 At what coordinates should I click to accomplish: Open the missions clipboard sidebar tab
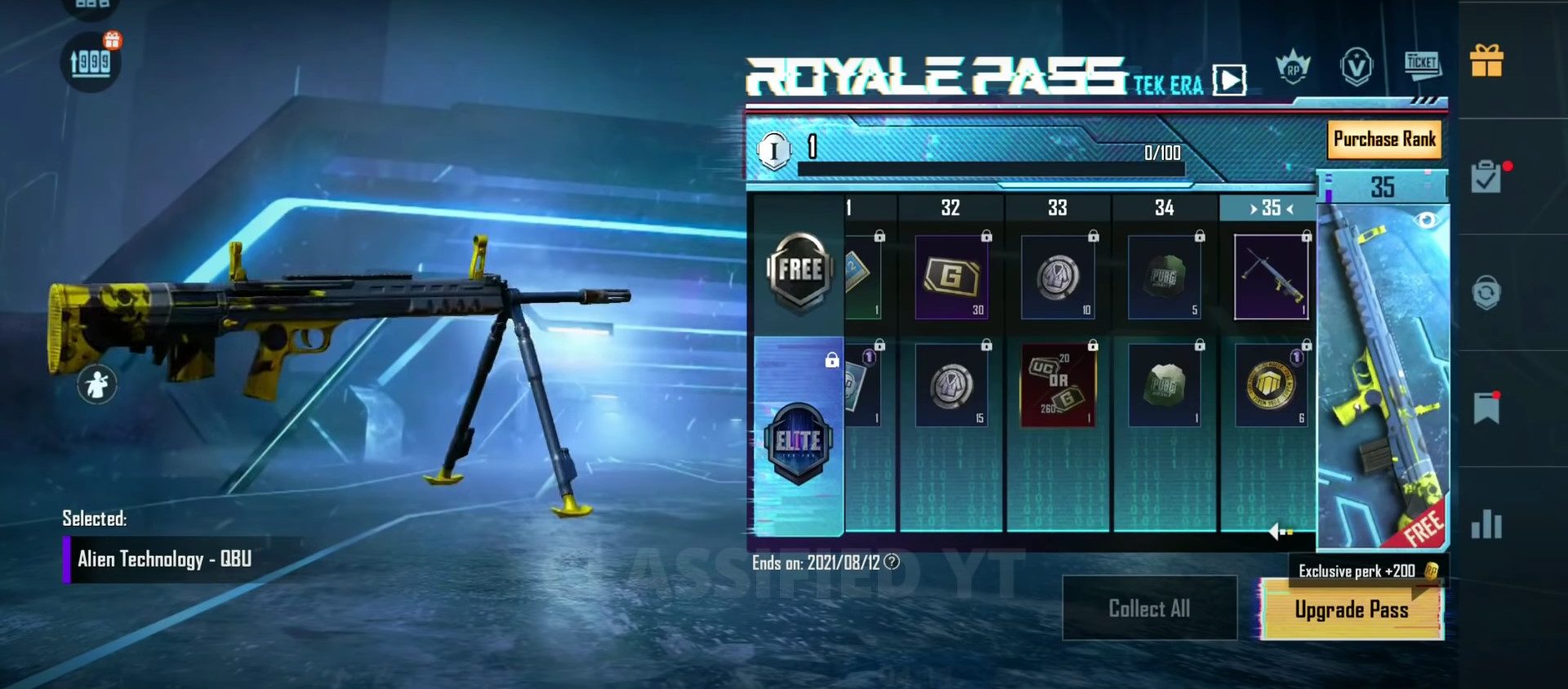1486,177
